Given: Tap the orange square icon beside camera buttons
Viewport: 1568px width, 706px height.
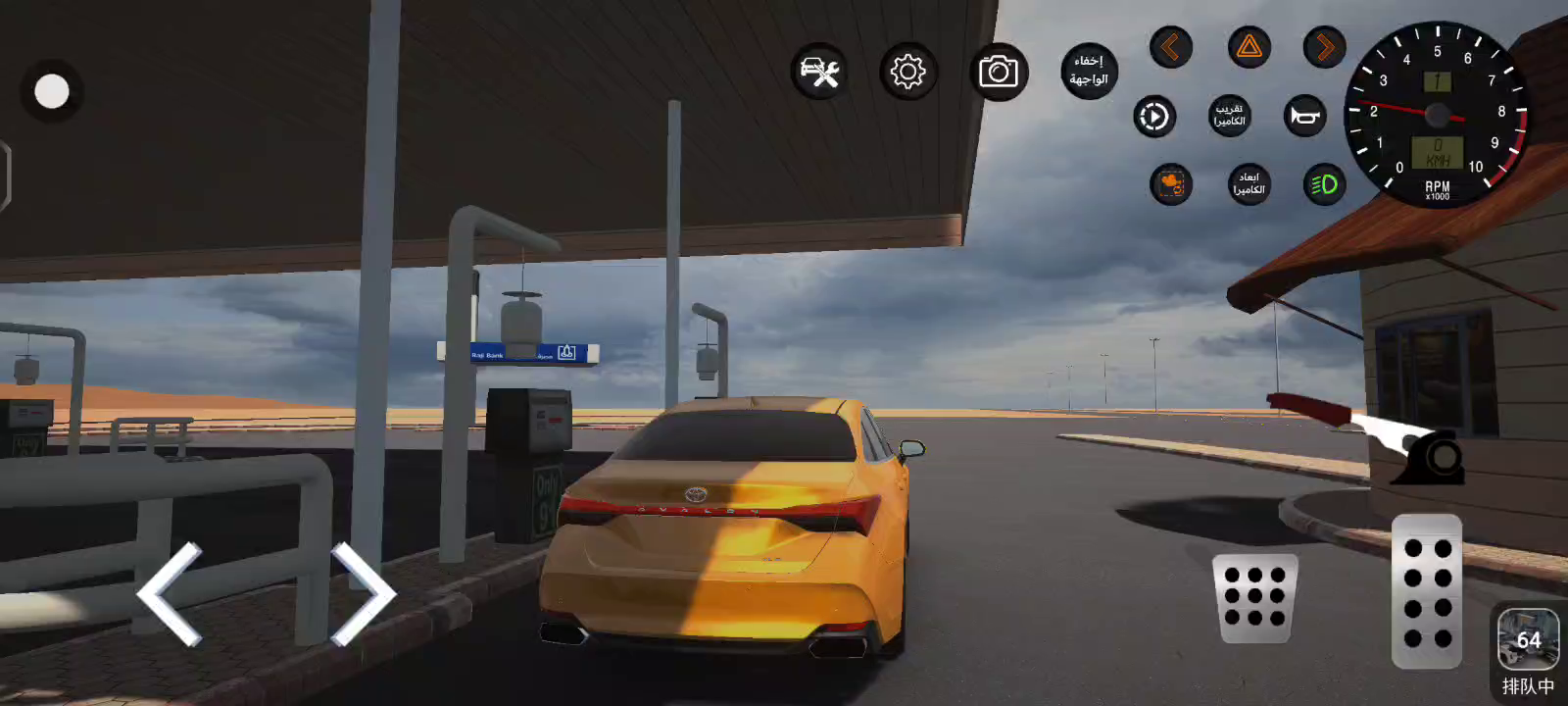Looking at the screenshot, I should pyautogui.click(x=1171, y=184).
